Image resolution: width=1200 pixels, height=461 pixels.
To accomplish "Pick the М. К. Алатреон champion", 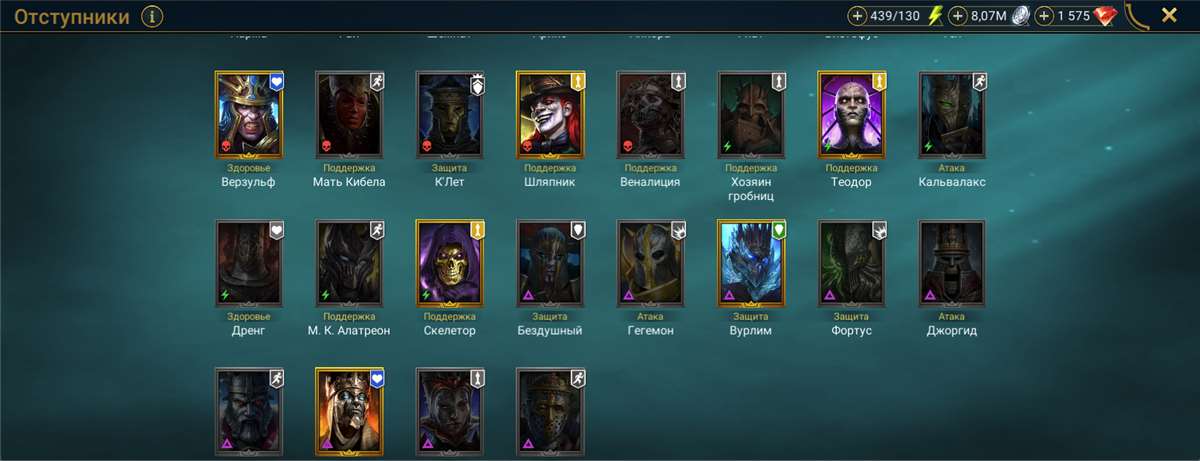I will click(x=350, y=263).
